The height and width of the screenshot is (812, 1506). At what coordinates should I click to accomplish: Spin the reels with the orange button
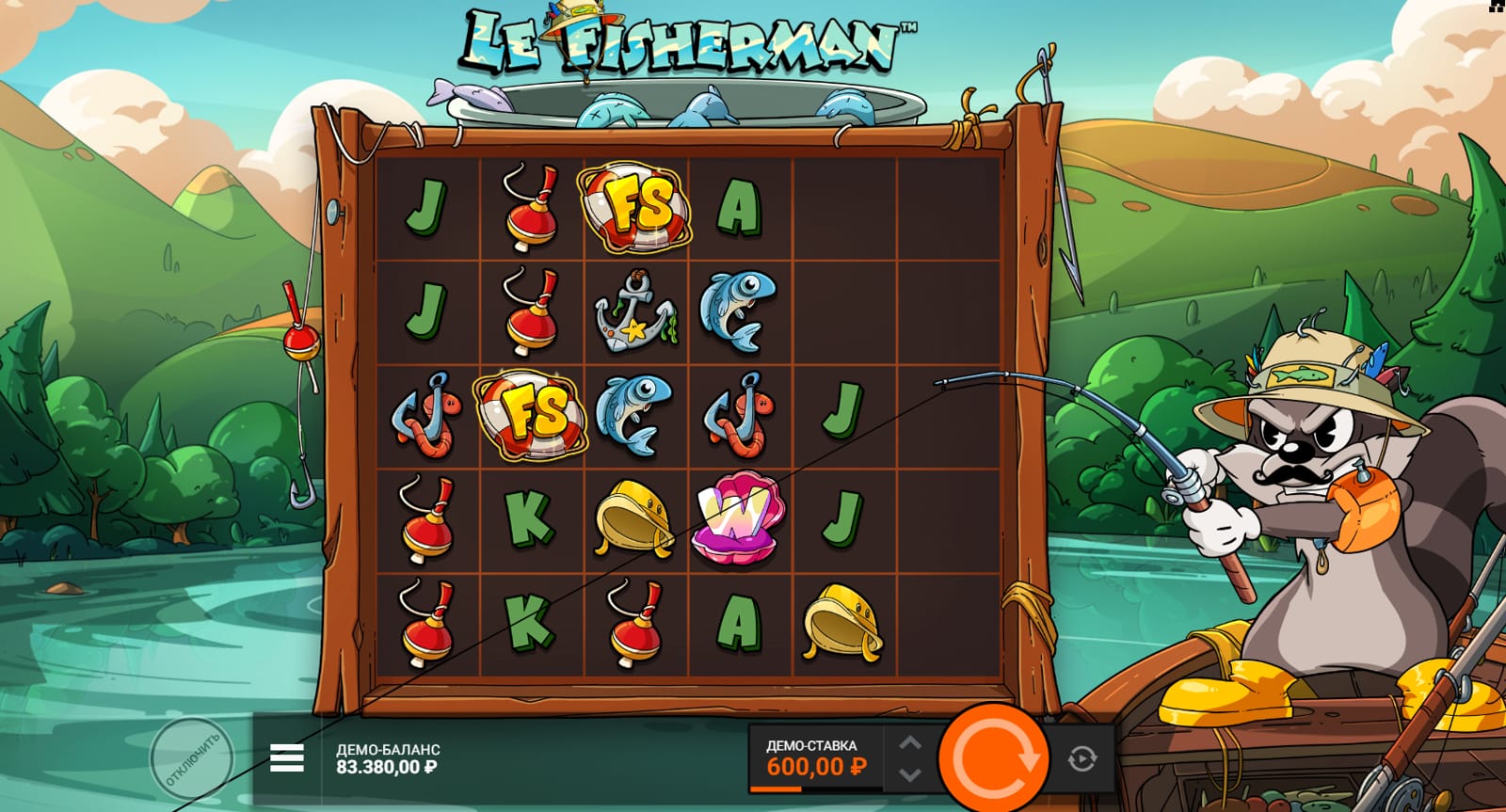[x=994, y=757]
